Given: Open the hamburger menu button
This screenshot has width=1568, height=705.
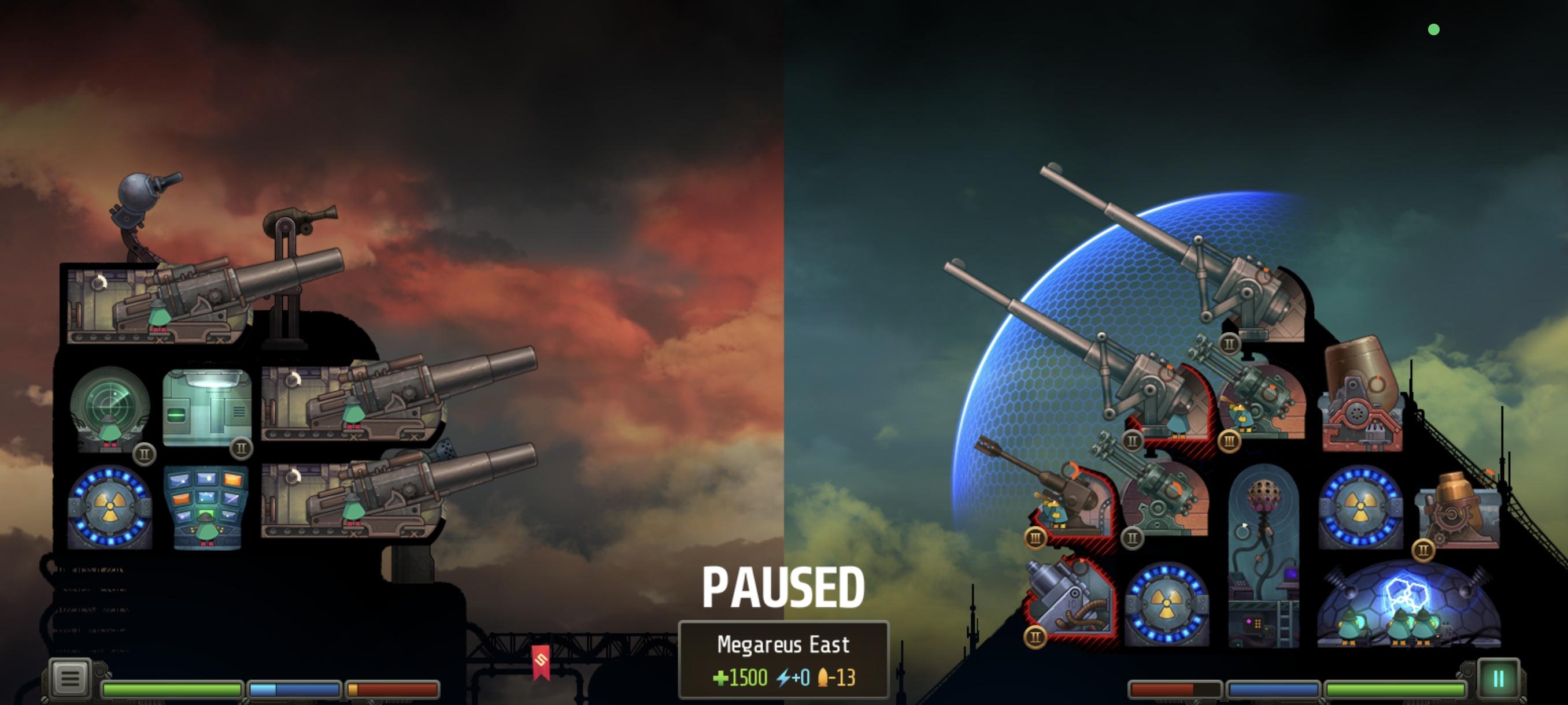Looking at the screenshot, I should 69,677.
